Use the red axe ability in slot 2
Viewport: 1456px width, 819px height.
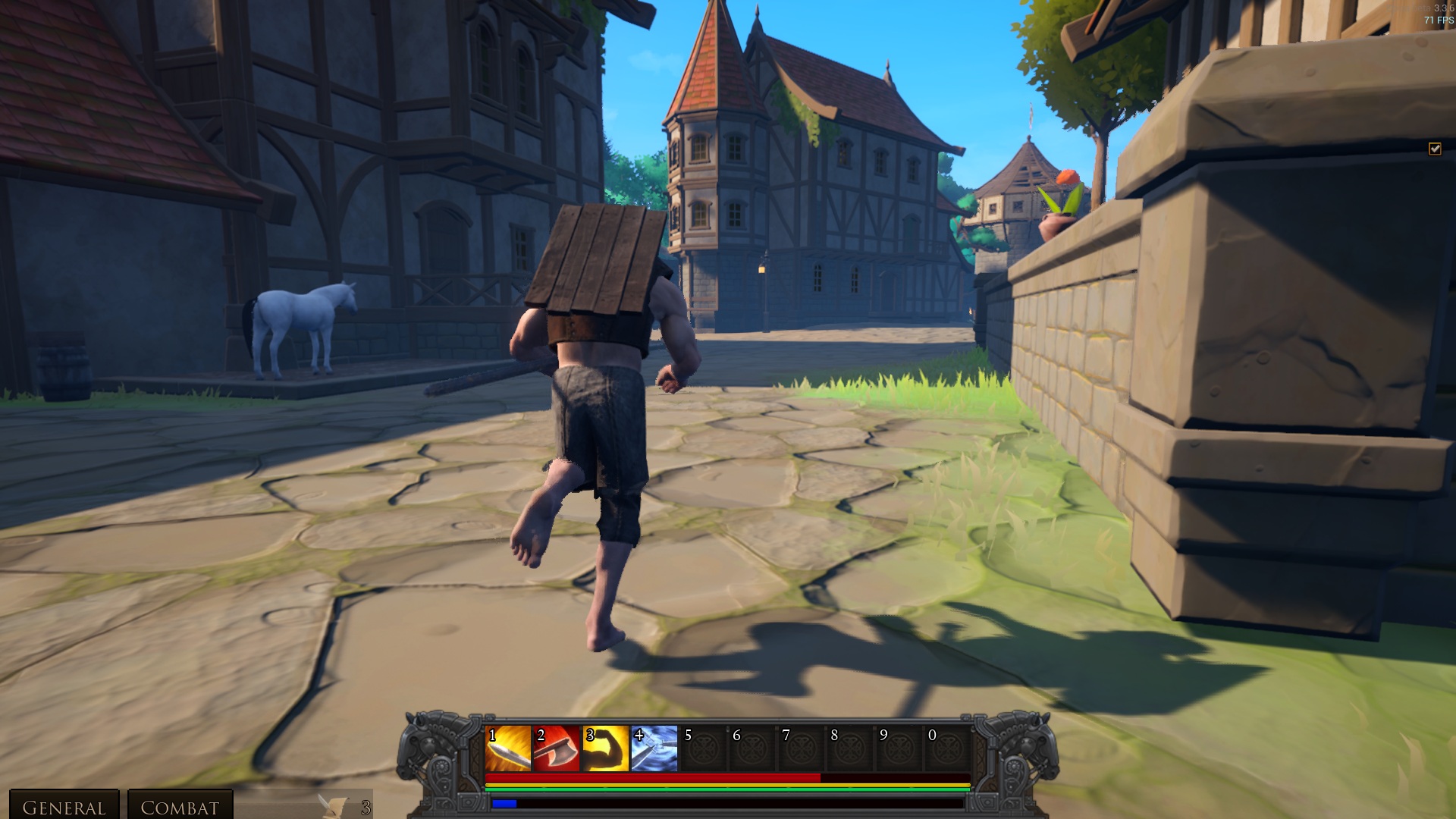pos(557,748)
